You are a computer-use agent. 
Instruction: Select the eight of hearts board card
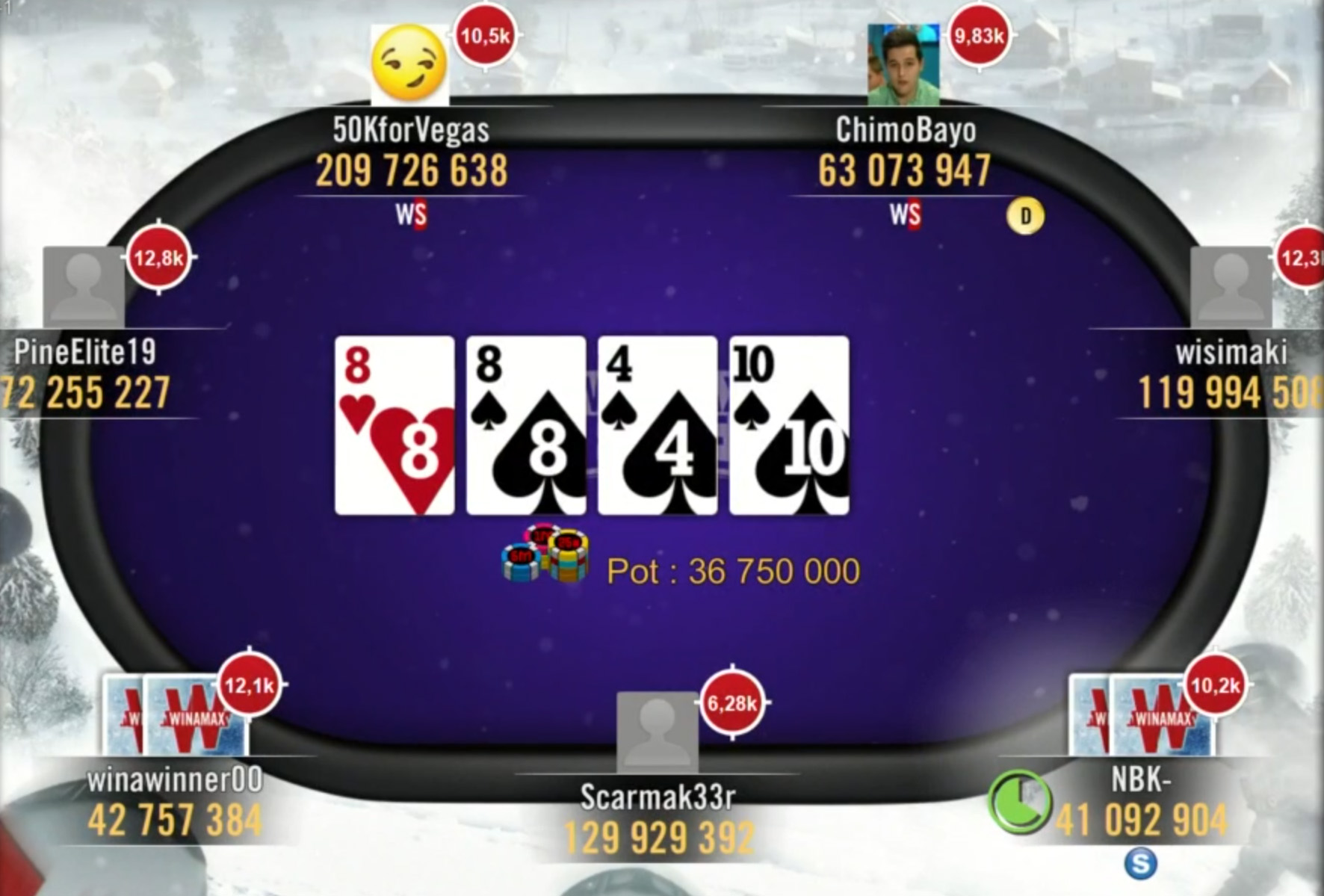coord(395,425)
